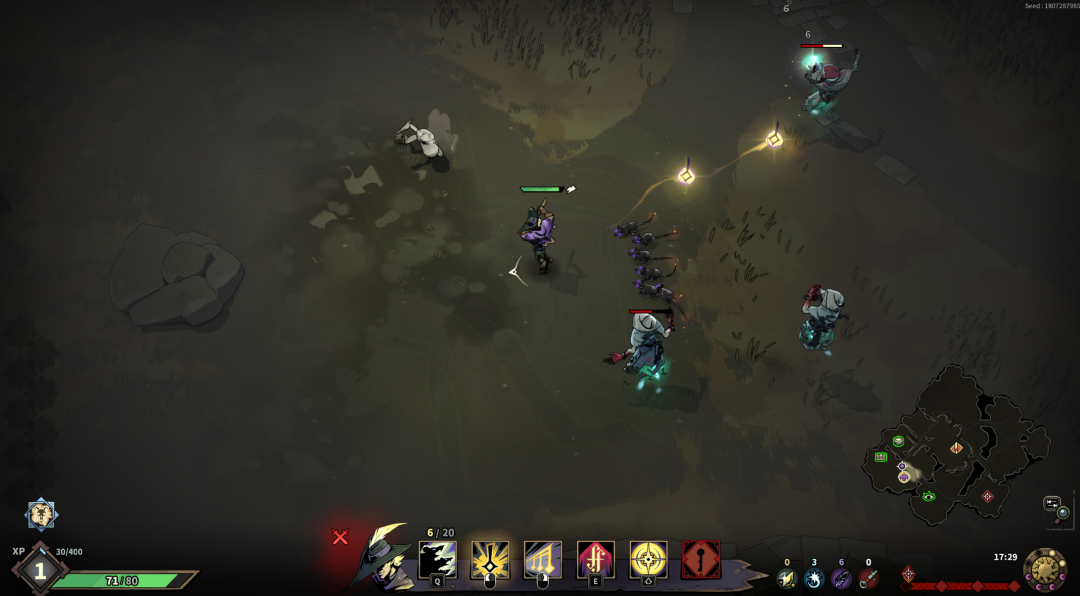Select the green chest marker on minimap
Screen dimensions: 1080x596
[x=881, y=457]
